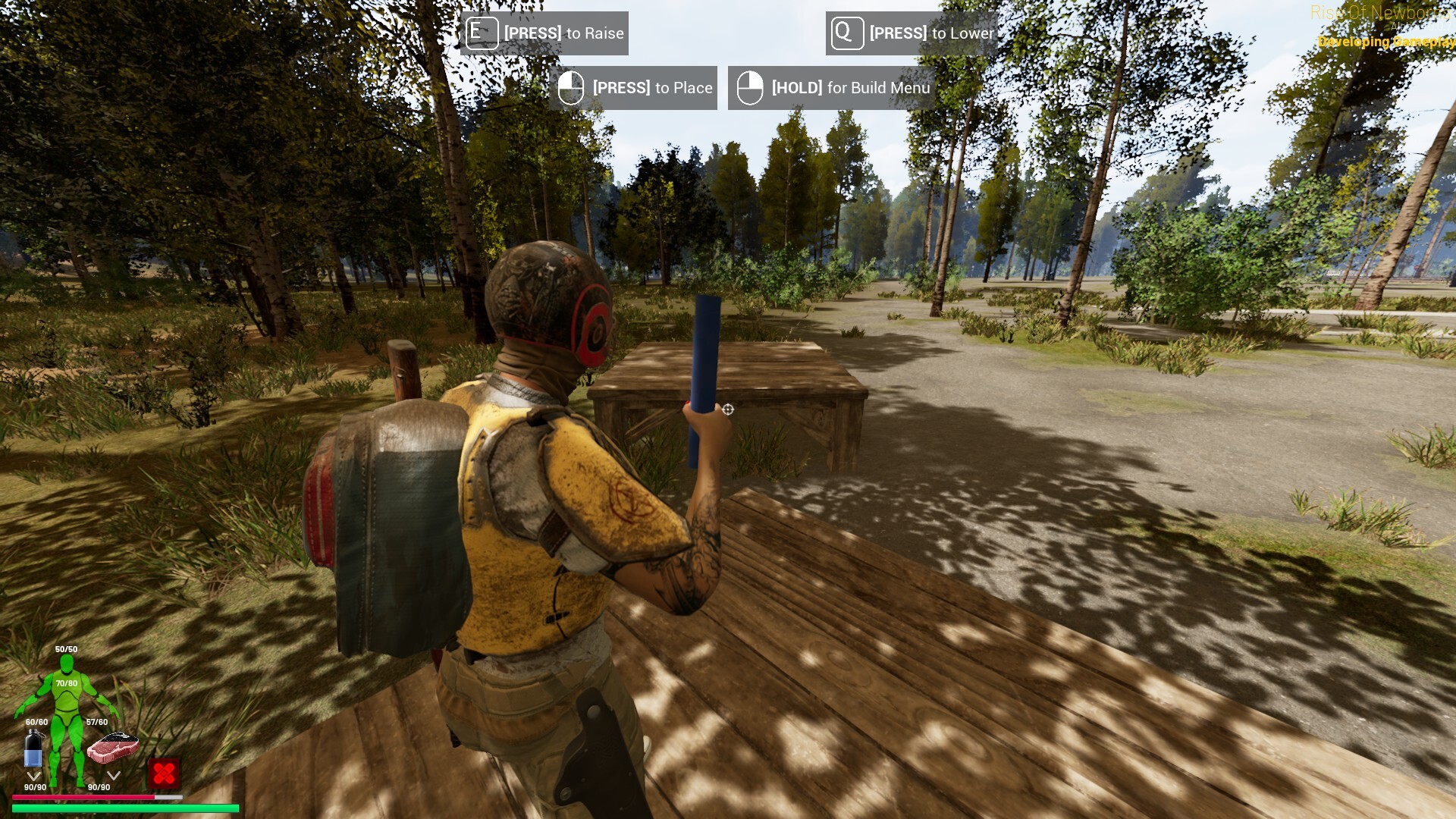Click the raw steak hunger icon
Image resolution: width=1456 pixels, height=819 pixels.
[x=112, y=747]
